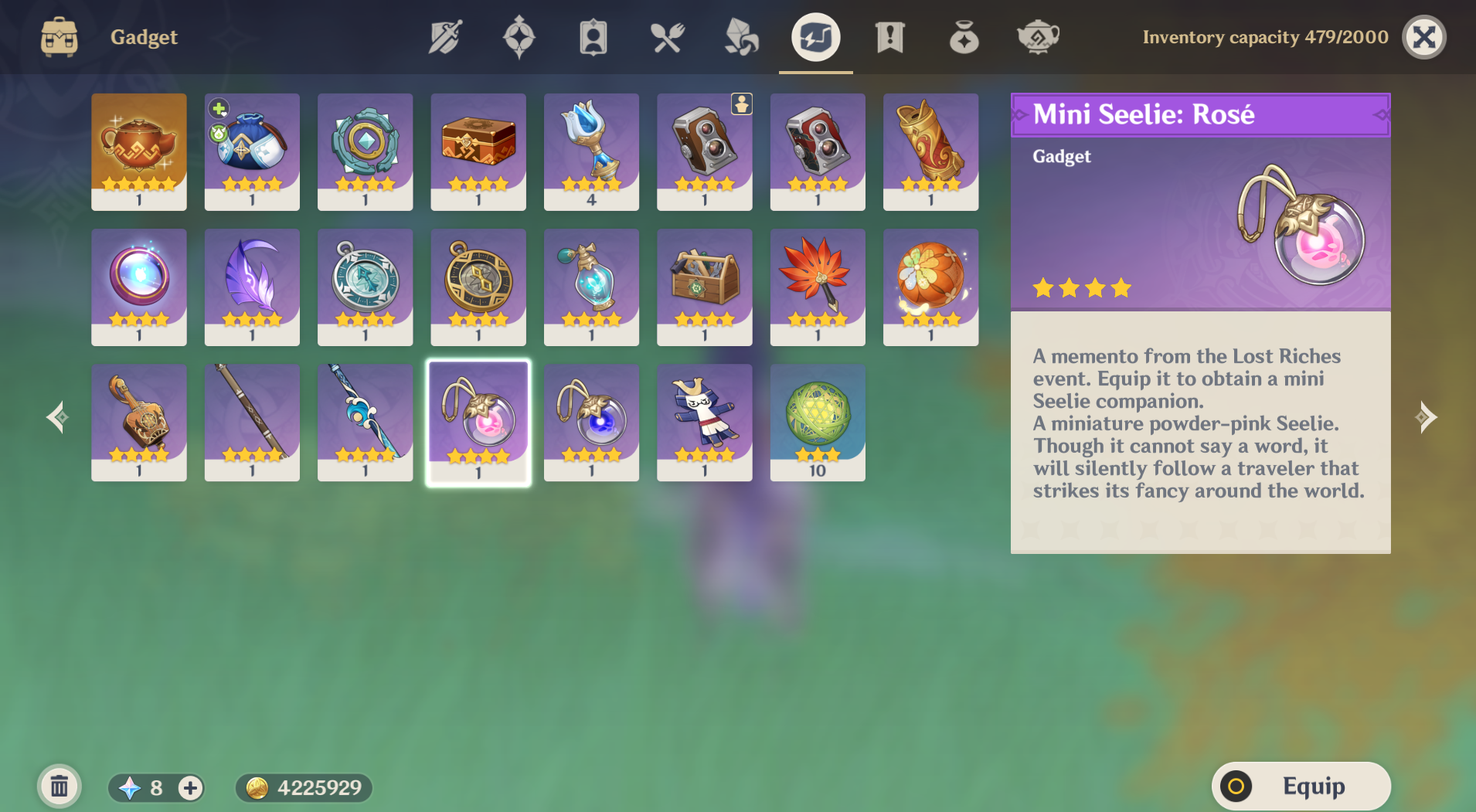The height and width of the screenshot is (812, 1476).
Task: Open the Food tab
Action: pyautogui.click(x=667, y=37)
